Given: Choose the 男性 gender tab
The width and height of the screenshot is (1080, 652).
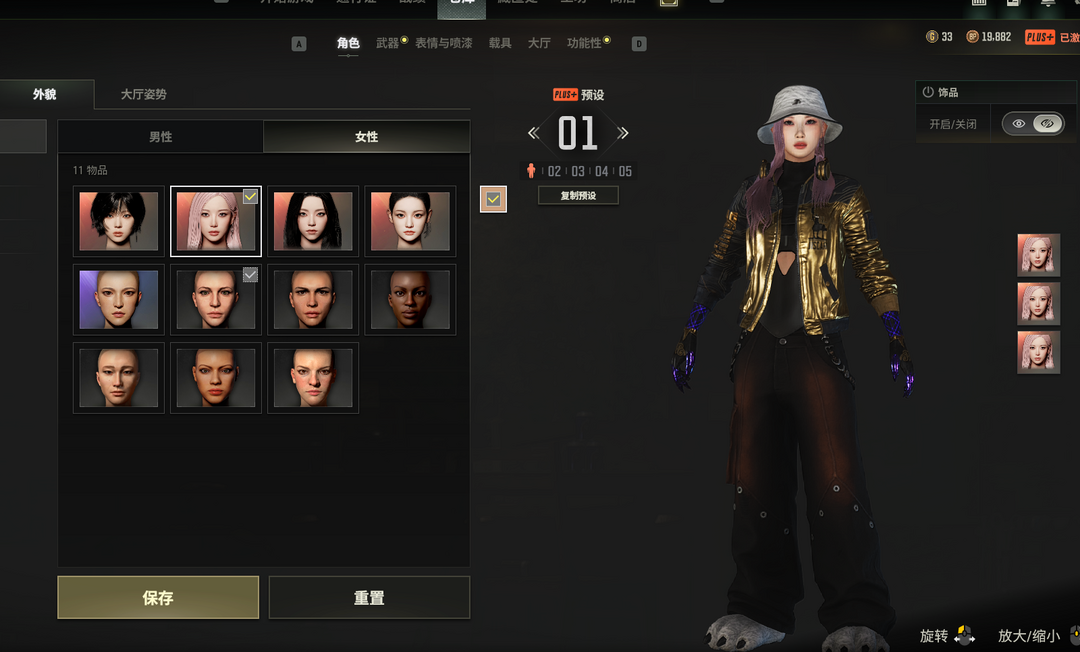Looking at the screenshot, I should [160, 136].
